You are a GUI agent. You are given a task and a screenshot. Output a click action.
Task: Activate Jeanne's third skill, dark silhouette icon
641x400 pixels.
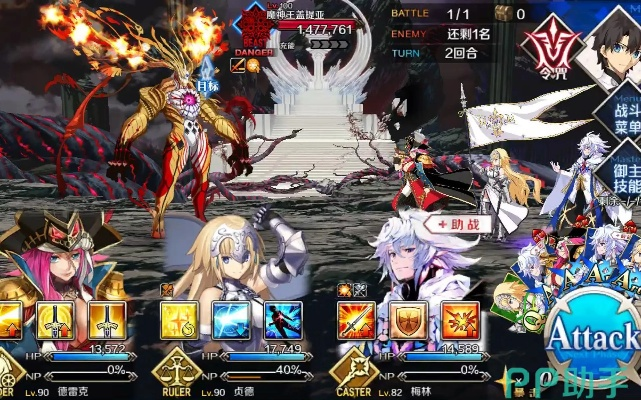[282, 320]
